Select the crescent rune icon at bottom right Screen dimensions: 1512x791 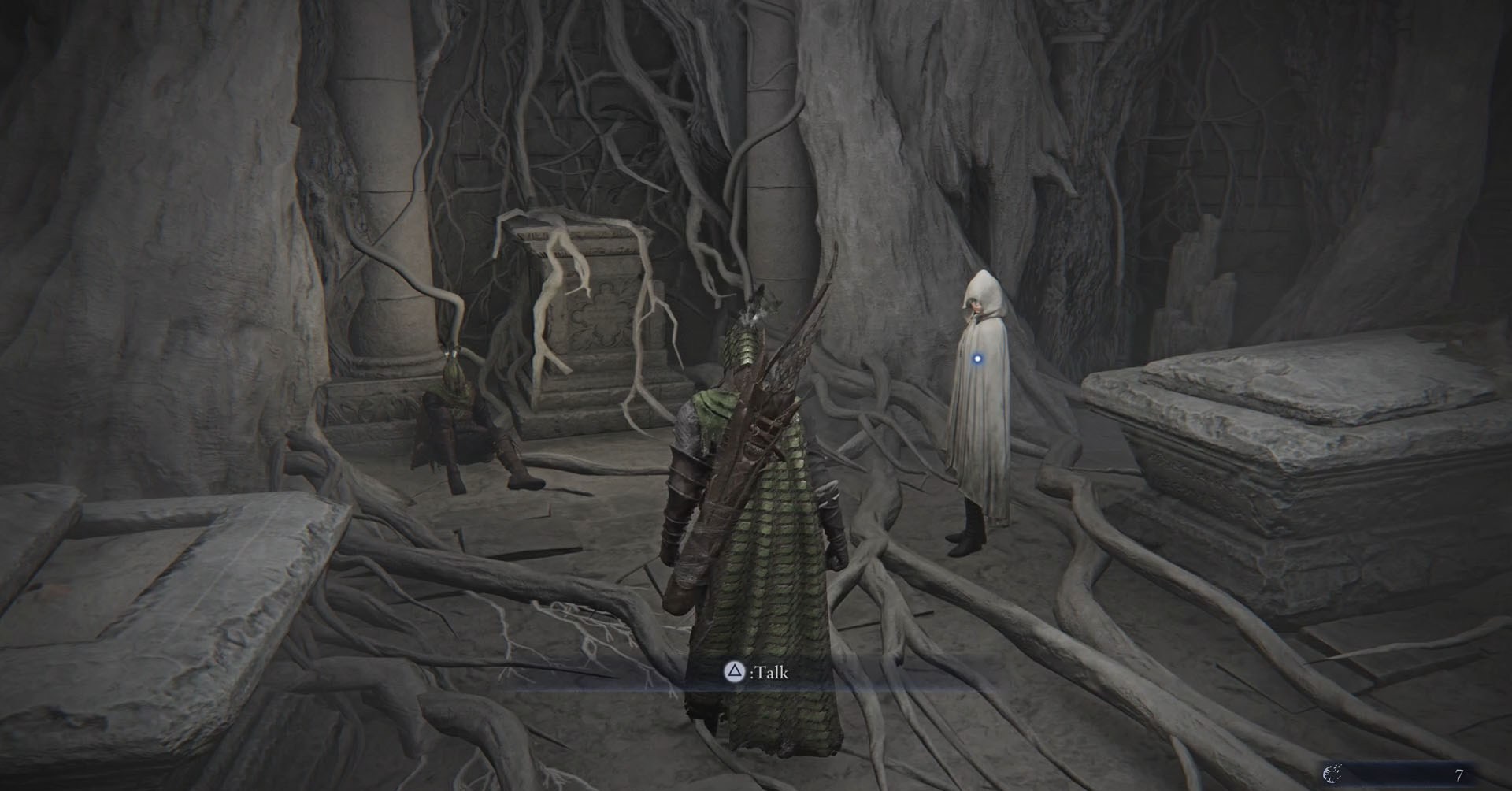[x=1333, y=775]
